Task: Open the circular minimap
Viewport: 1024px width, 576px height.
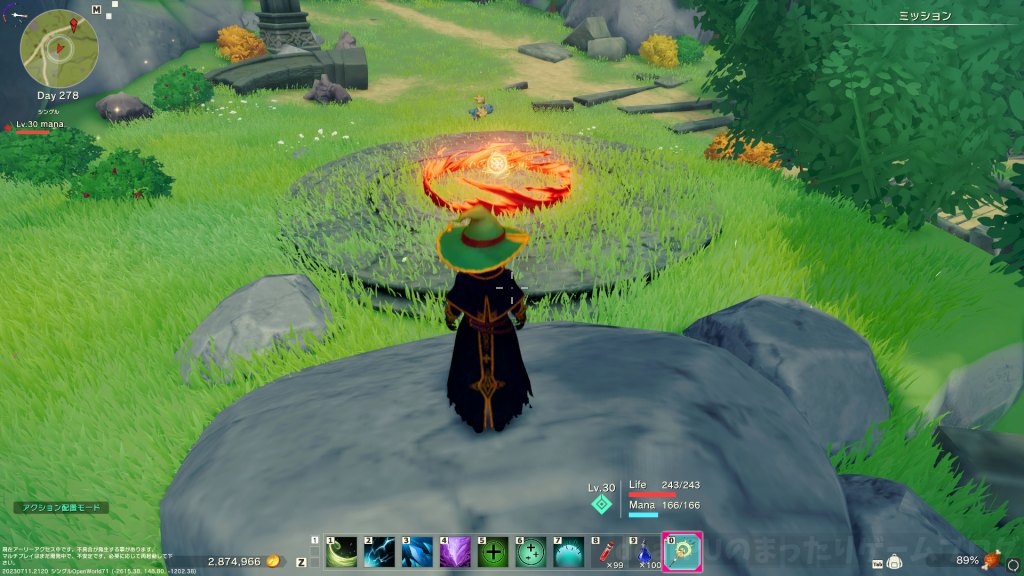Action: 59,47
